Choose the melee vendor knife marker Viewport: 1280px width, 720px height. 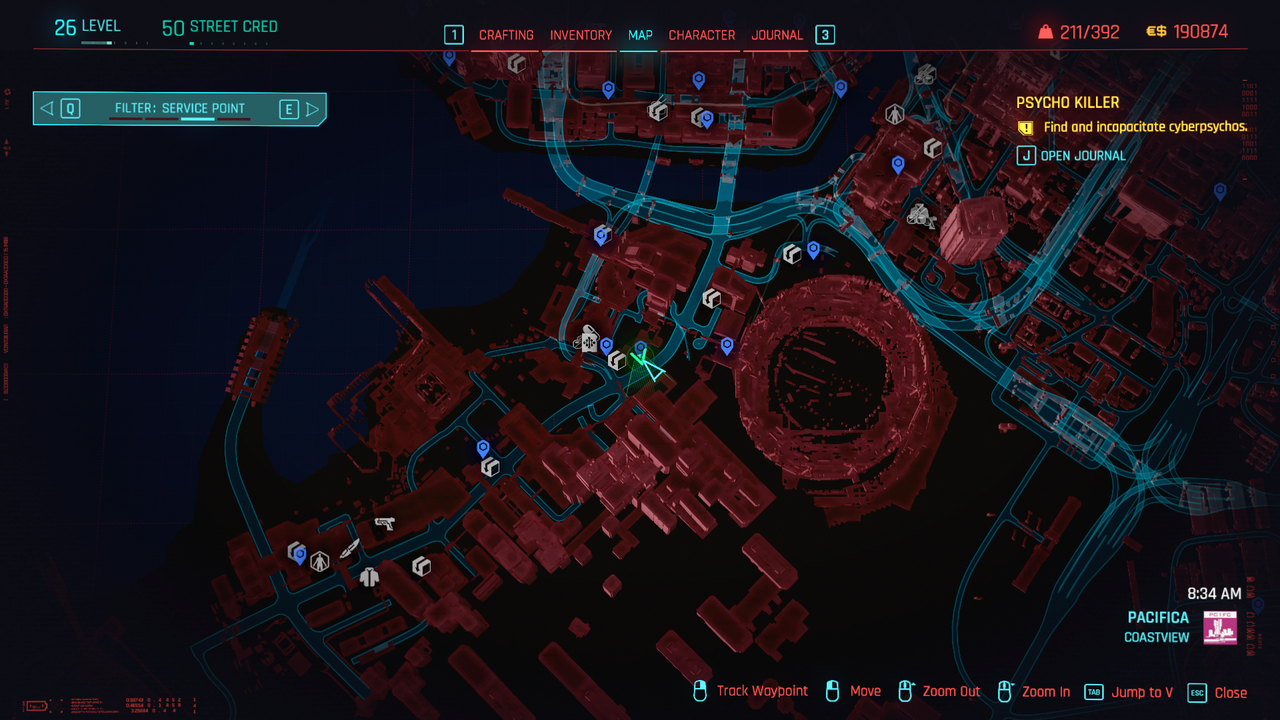click(349, 548)
